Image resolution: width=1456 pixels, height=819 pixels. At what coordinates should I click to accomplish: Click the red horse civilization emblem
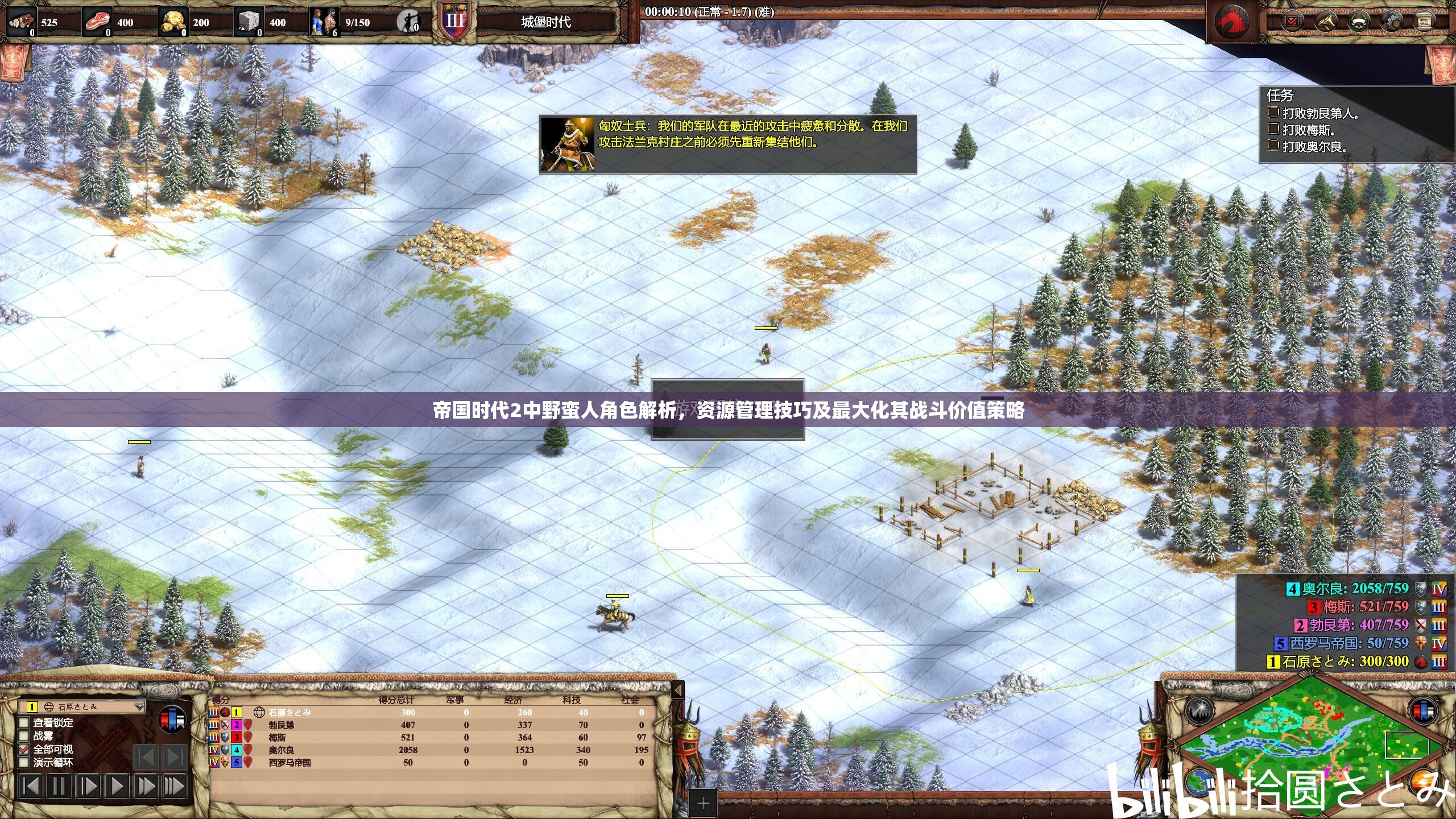click(1232, 22)
